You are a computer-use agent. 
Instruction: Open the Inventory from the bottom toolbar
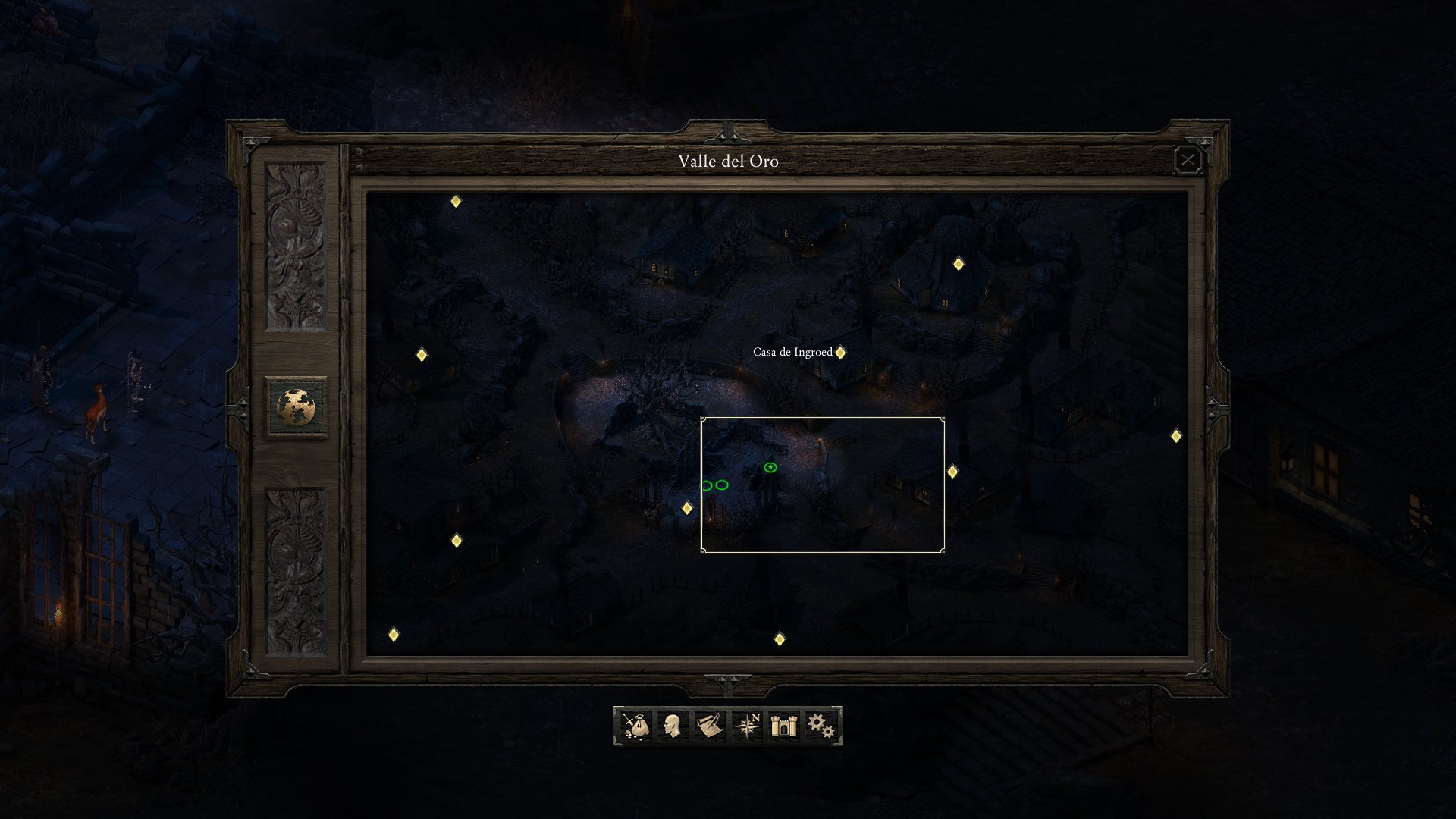[x=637, y=726]
